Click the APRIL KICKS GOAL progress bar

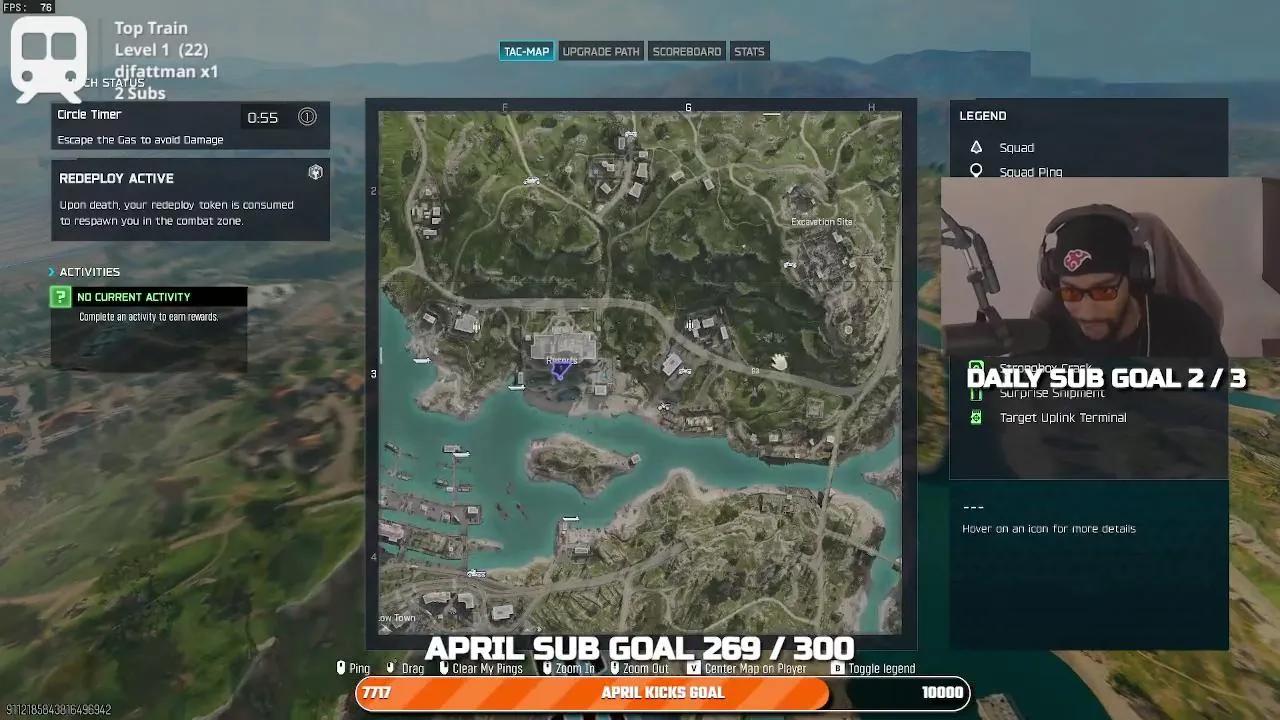(x=663, y=692)
